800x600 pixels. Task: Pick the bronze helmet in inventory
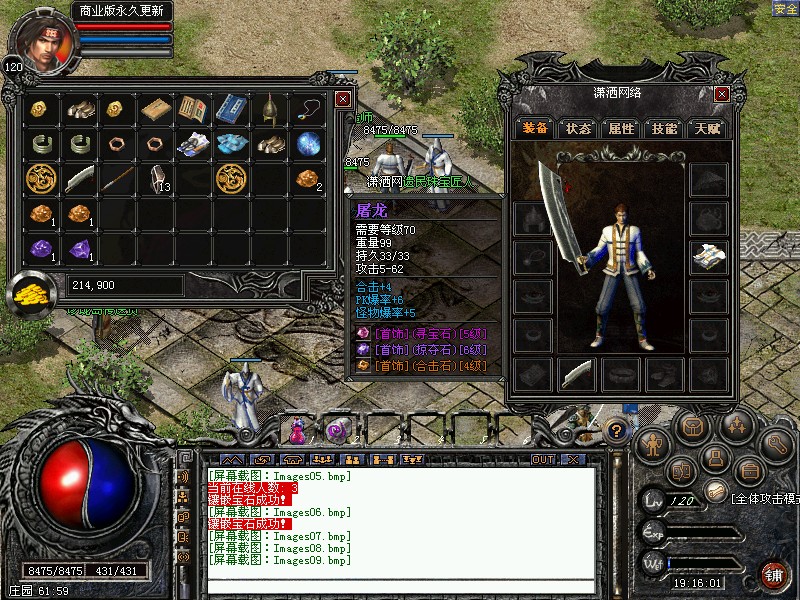[269, 109]
